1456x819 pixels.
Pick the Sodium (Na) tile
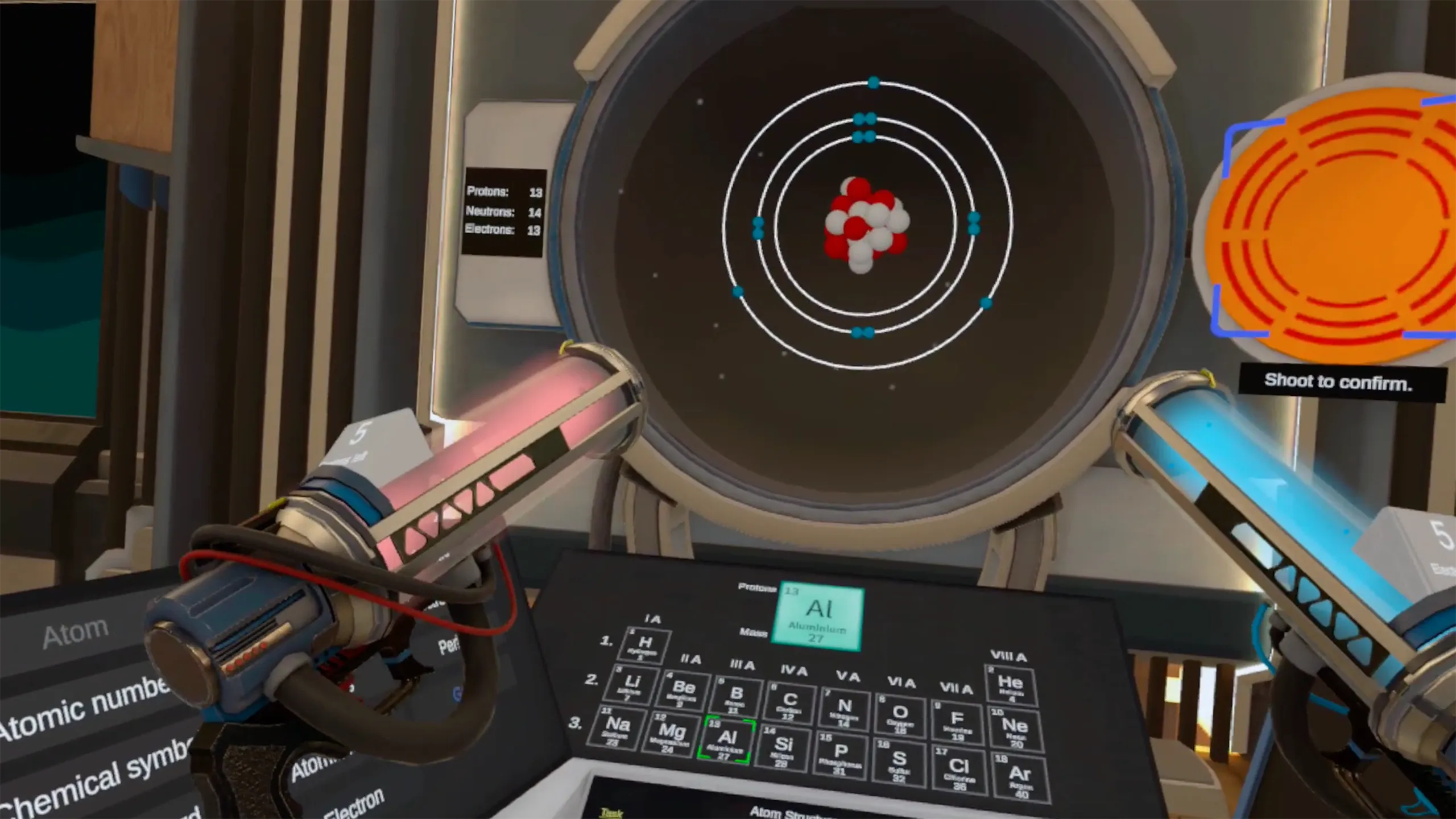[x=617, y=728]
